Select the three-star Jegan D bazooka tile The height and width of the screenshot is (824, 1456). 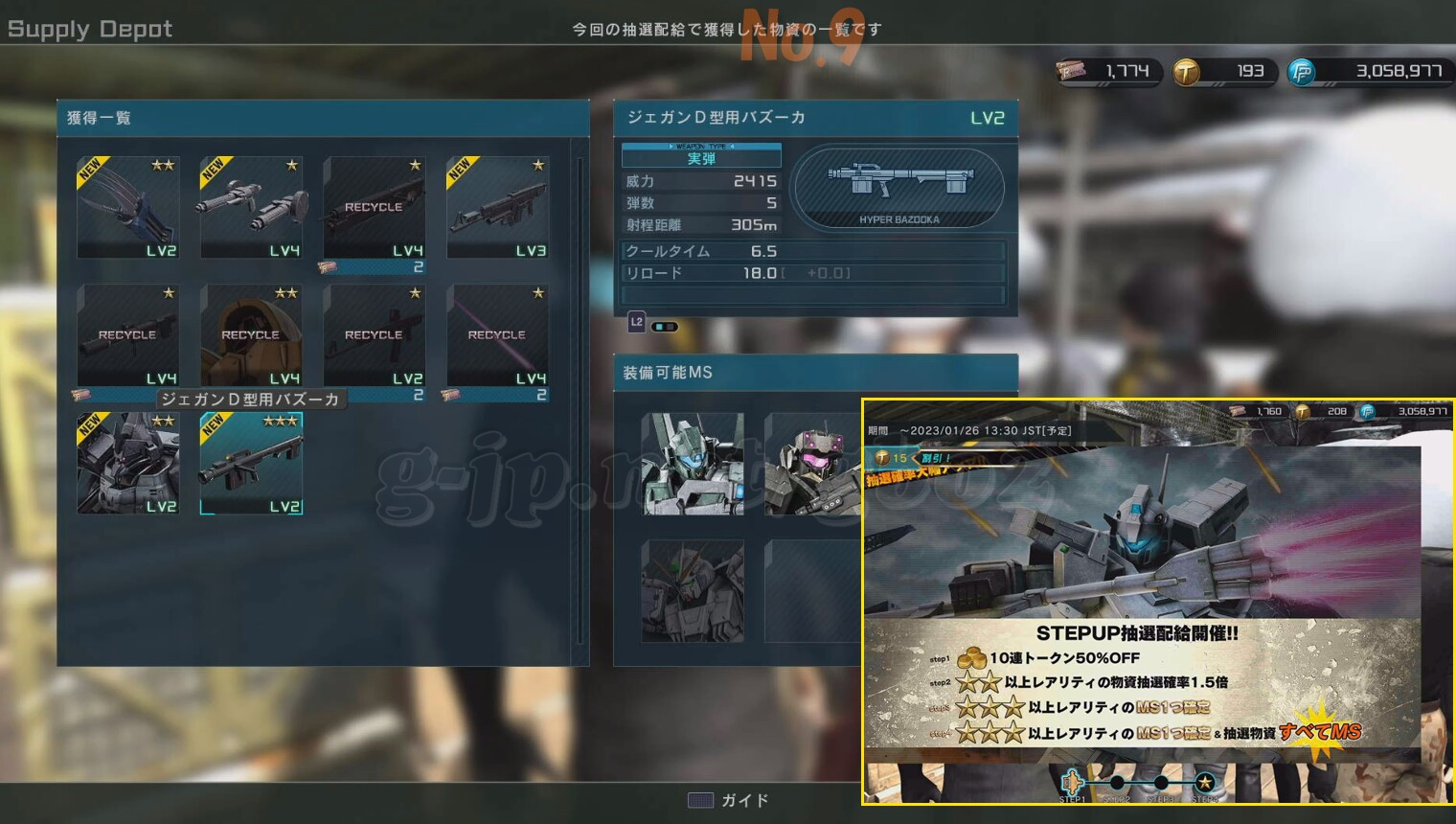(251, 464)
